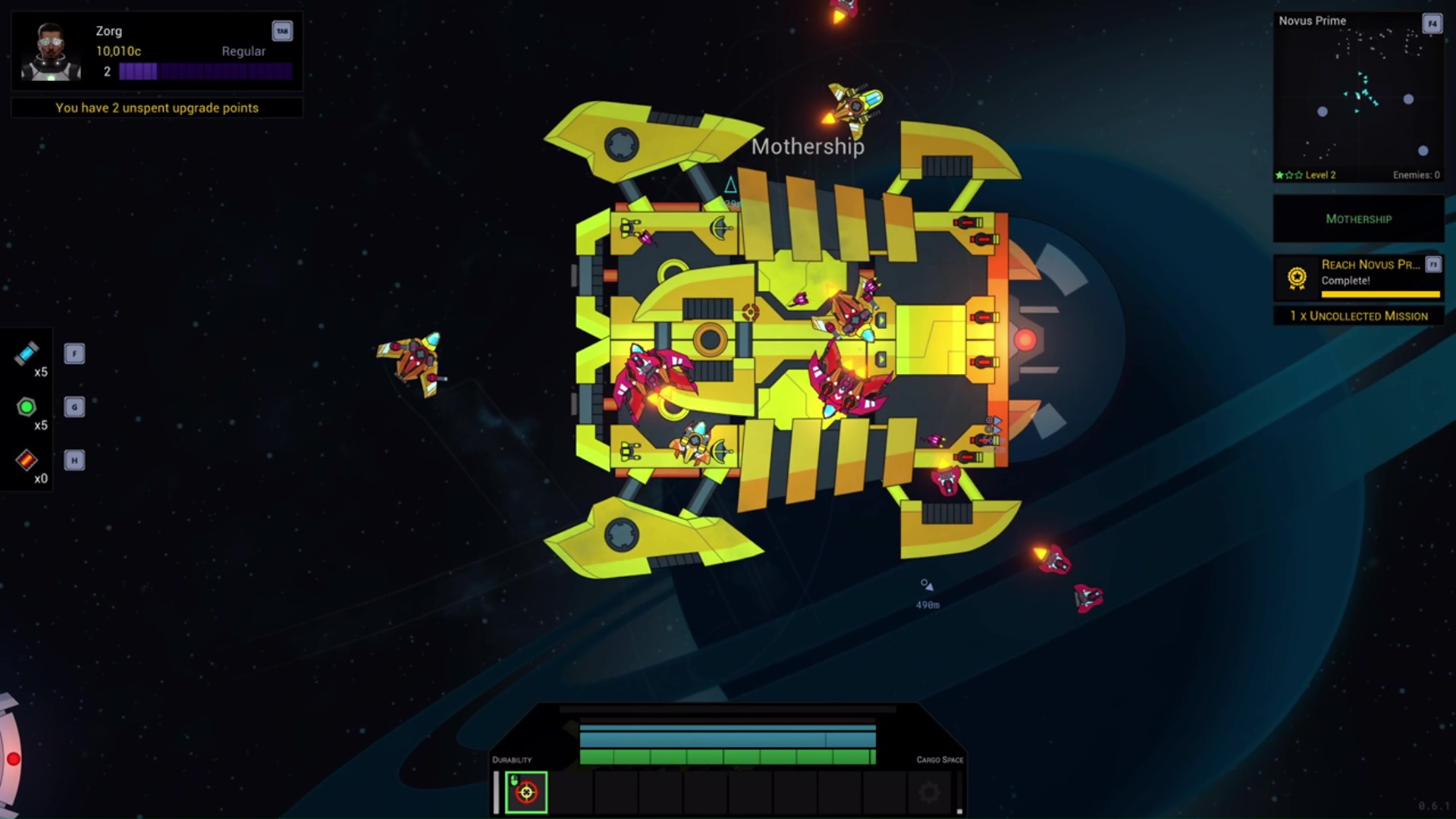Toggle the character panel via the TAB button
The image size is (1456, 819).
click(x=283, y=30)
